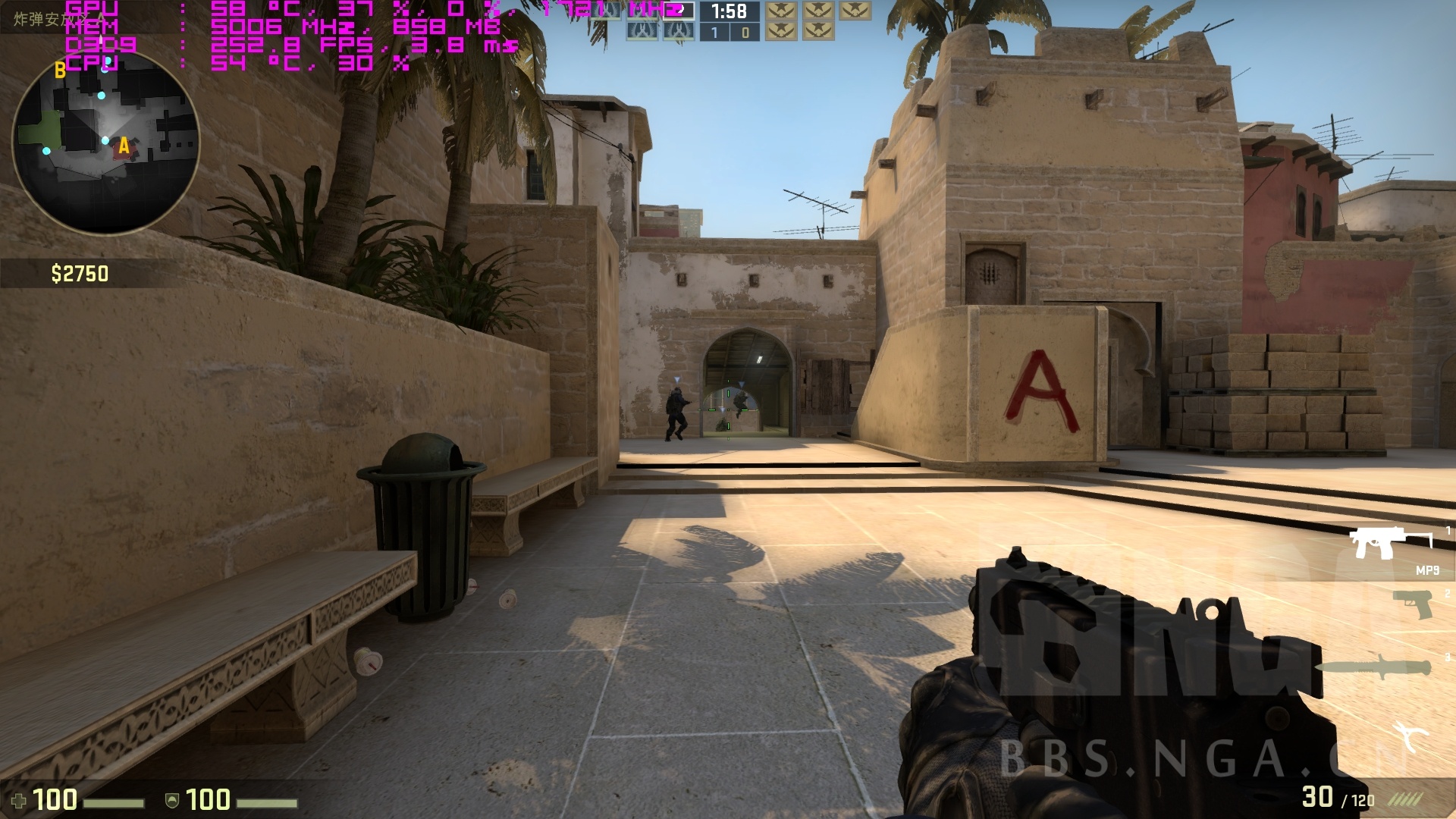Switch to the pistol weapon slot

coord(1411,604)
